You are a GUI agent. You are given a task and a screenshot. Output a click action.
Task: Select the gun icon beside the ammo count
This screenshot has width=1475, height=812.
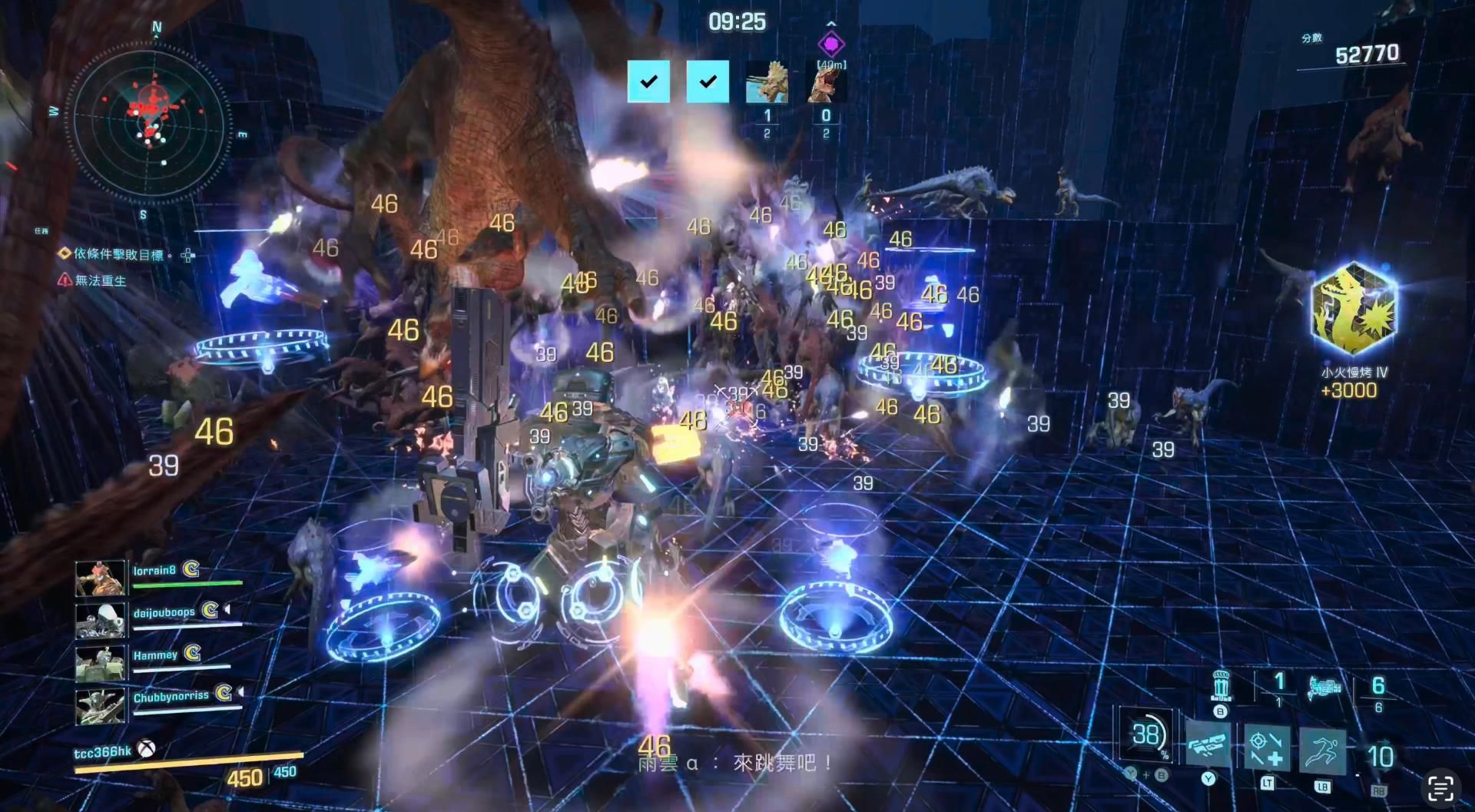(1324, 686)
